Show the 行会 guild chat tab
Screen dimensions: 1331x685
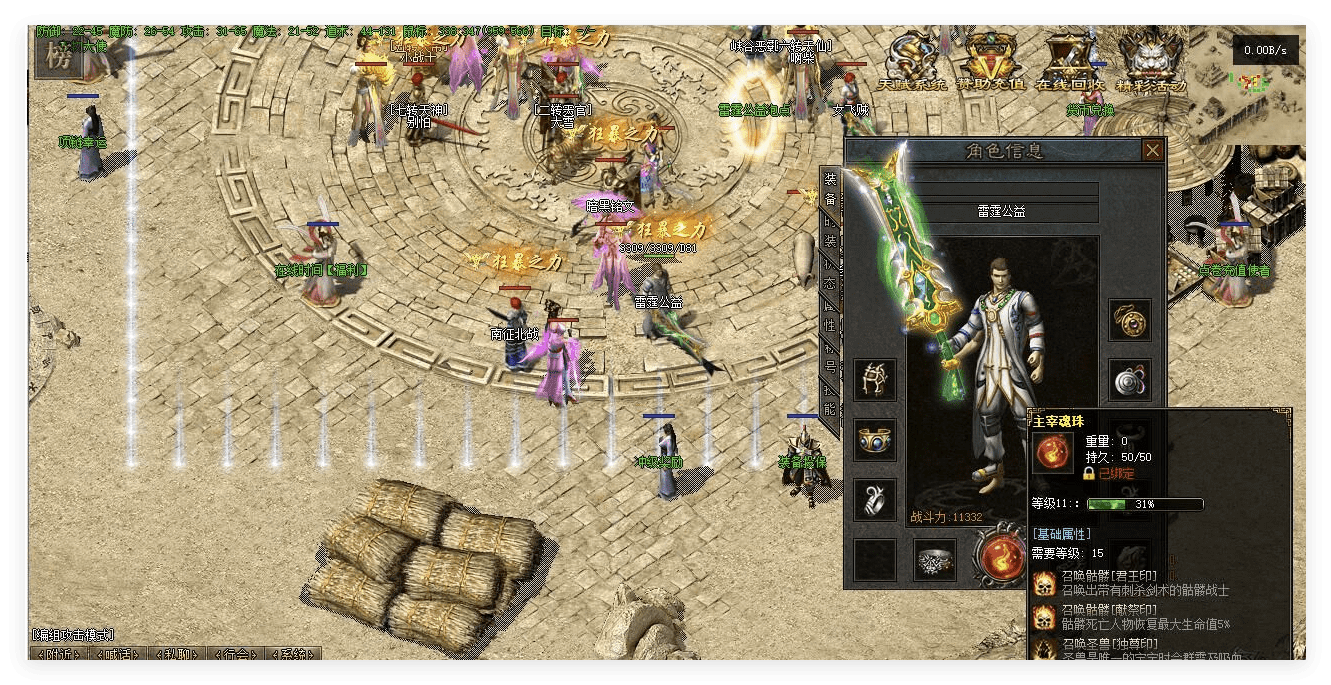(236, 655)
